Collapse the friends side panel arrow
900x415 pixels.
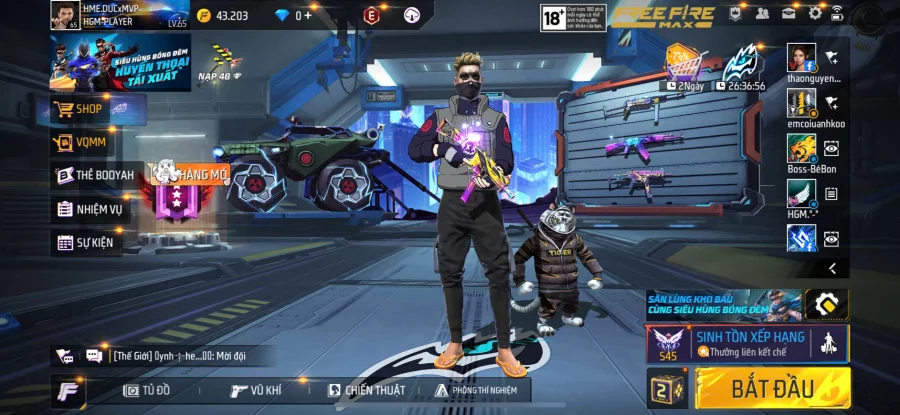pyautogui.click(x=832, y=268)
